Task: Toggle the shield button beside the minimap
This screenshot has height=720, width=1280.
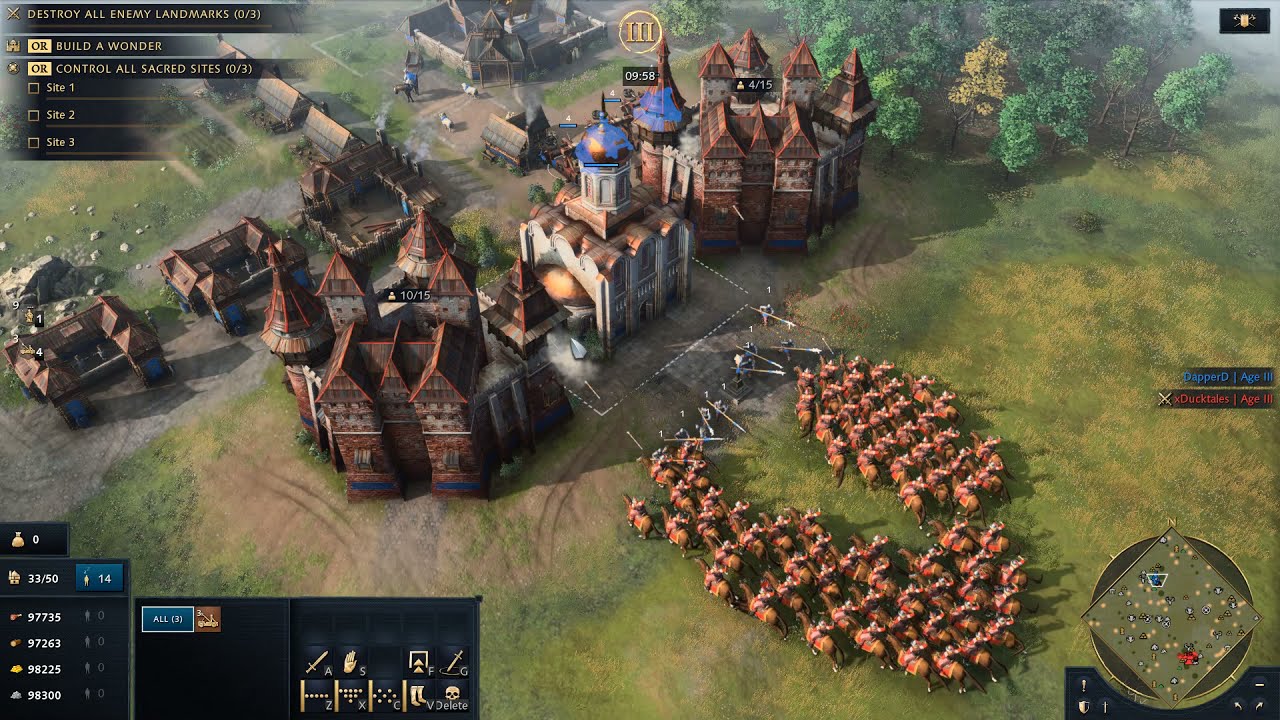Action: (1083, 706)
